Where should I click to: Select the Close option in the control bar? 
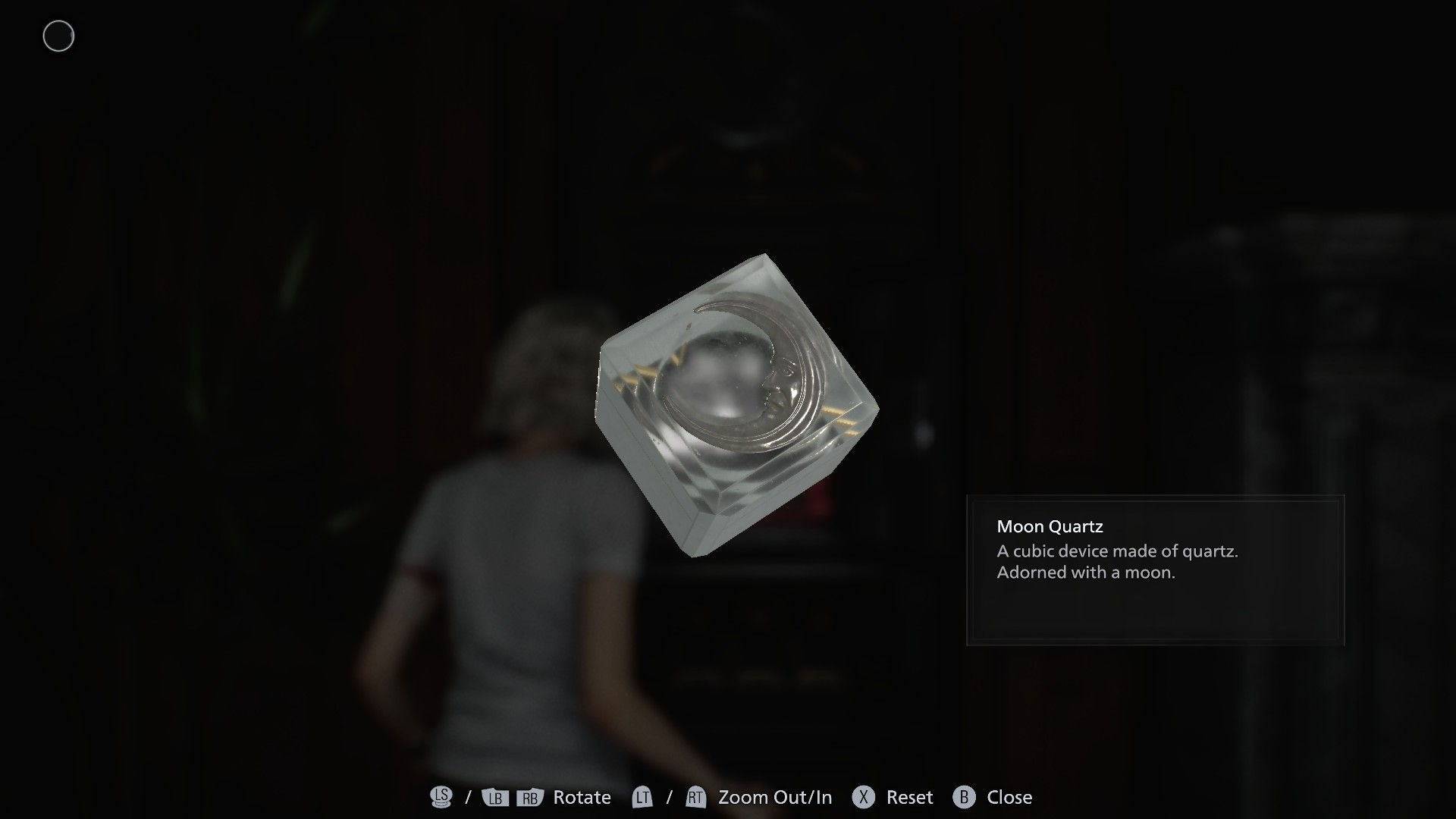1010,797
